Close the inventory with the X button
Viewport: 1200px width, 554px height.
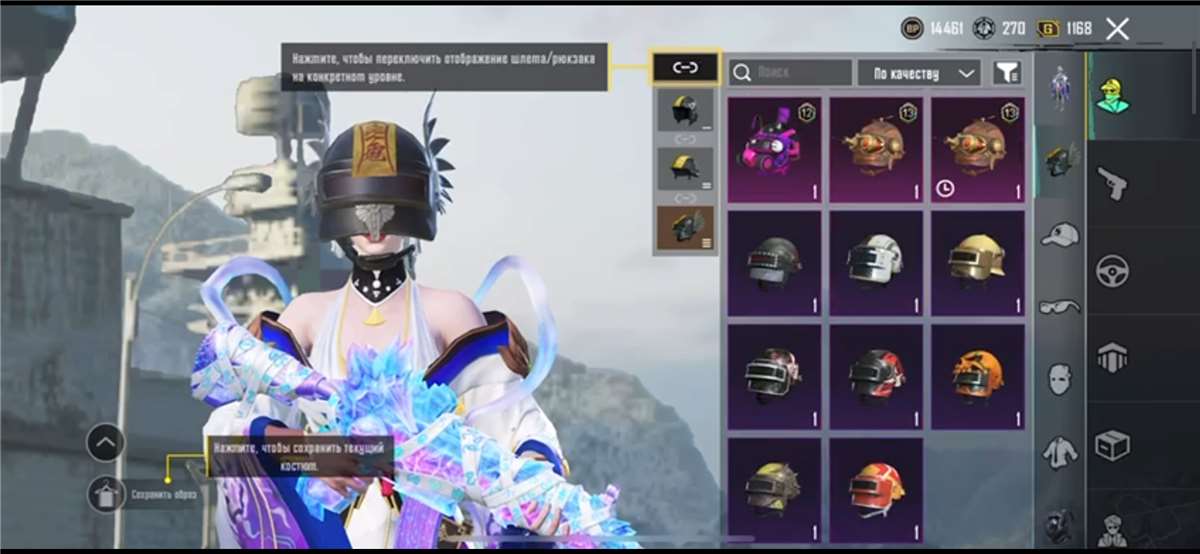1117,29
